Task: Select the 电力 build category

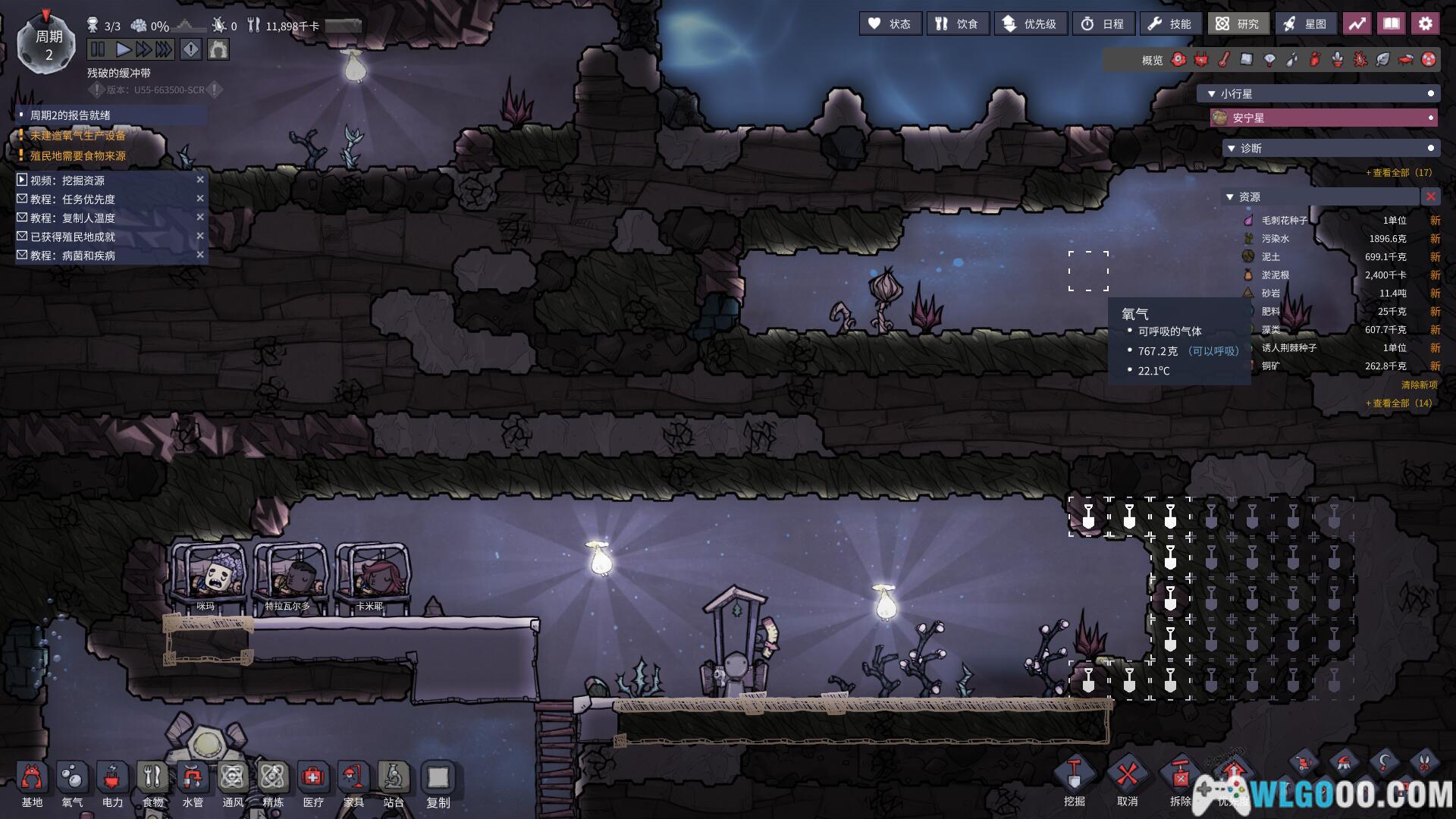Action: coord(112,783)
